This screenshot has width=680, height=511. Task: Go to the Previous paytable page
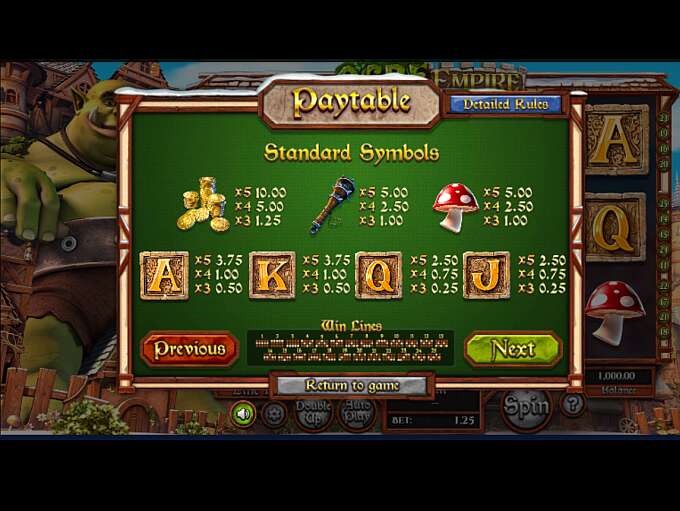point(190,349)
